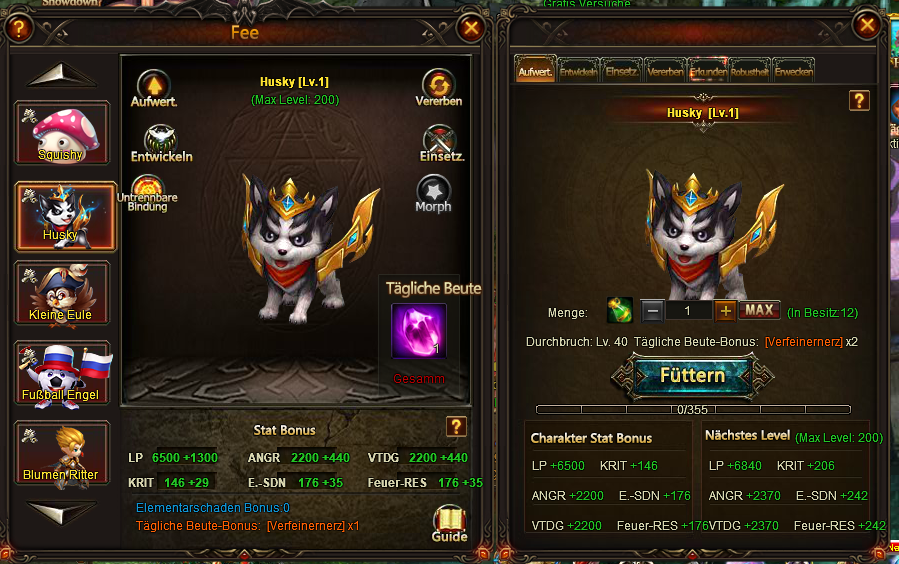Pick the Blumen Ritter fairy
The height and width of the screenshot is (564, 899).
coord(61,454)
